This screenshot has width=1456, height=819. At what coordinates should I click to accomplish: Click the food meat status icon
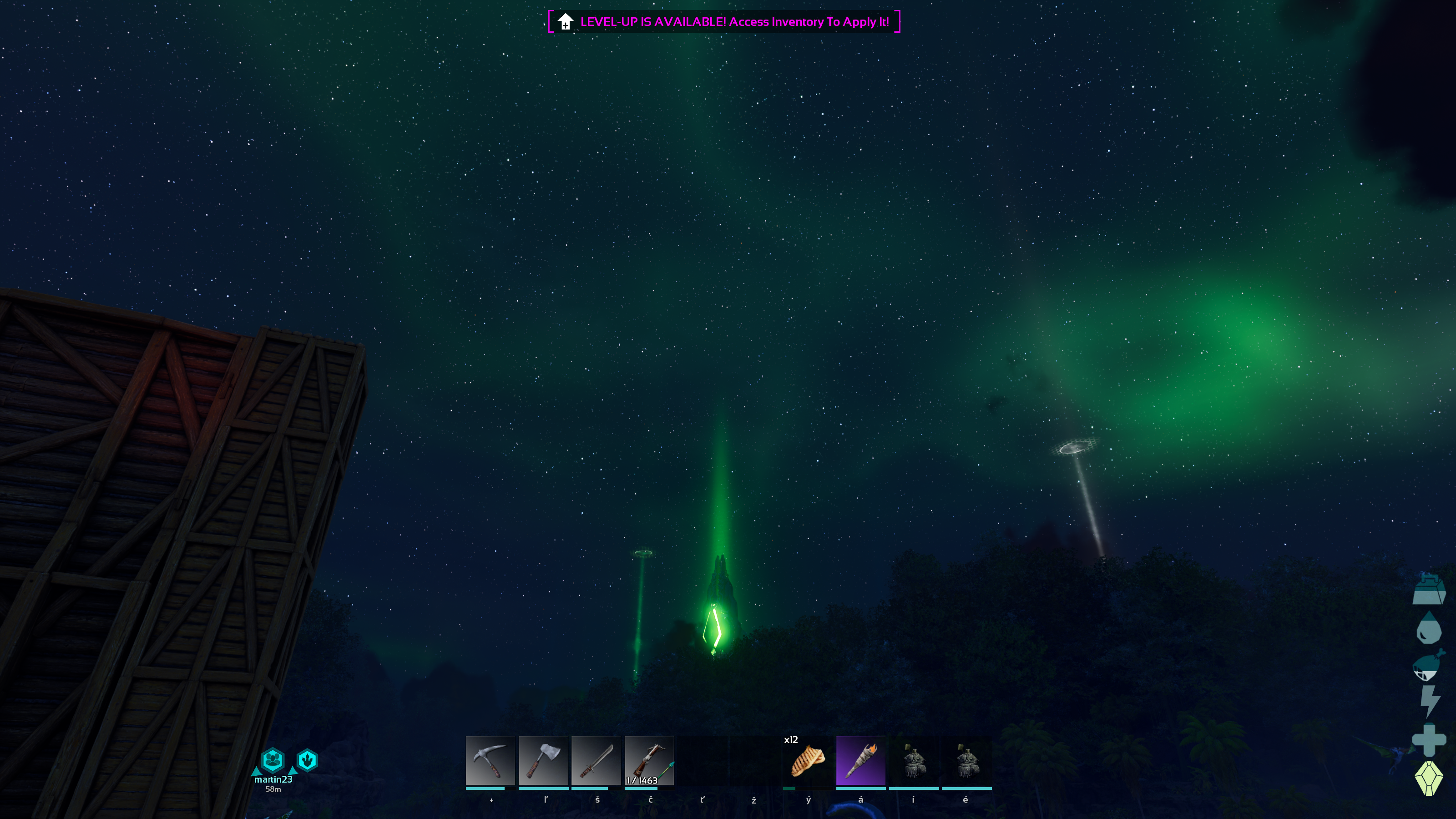coord(1428,665)
